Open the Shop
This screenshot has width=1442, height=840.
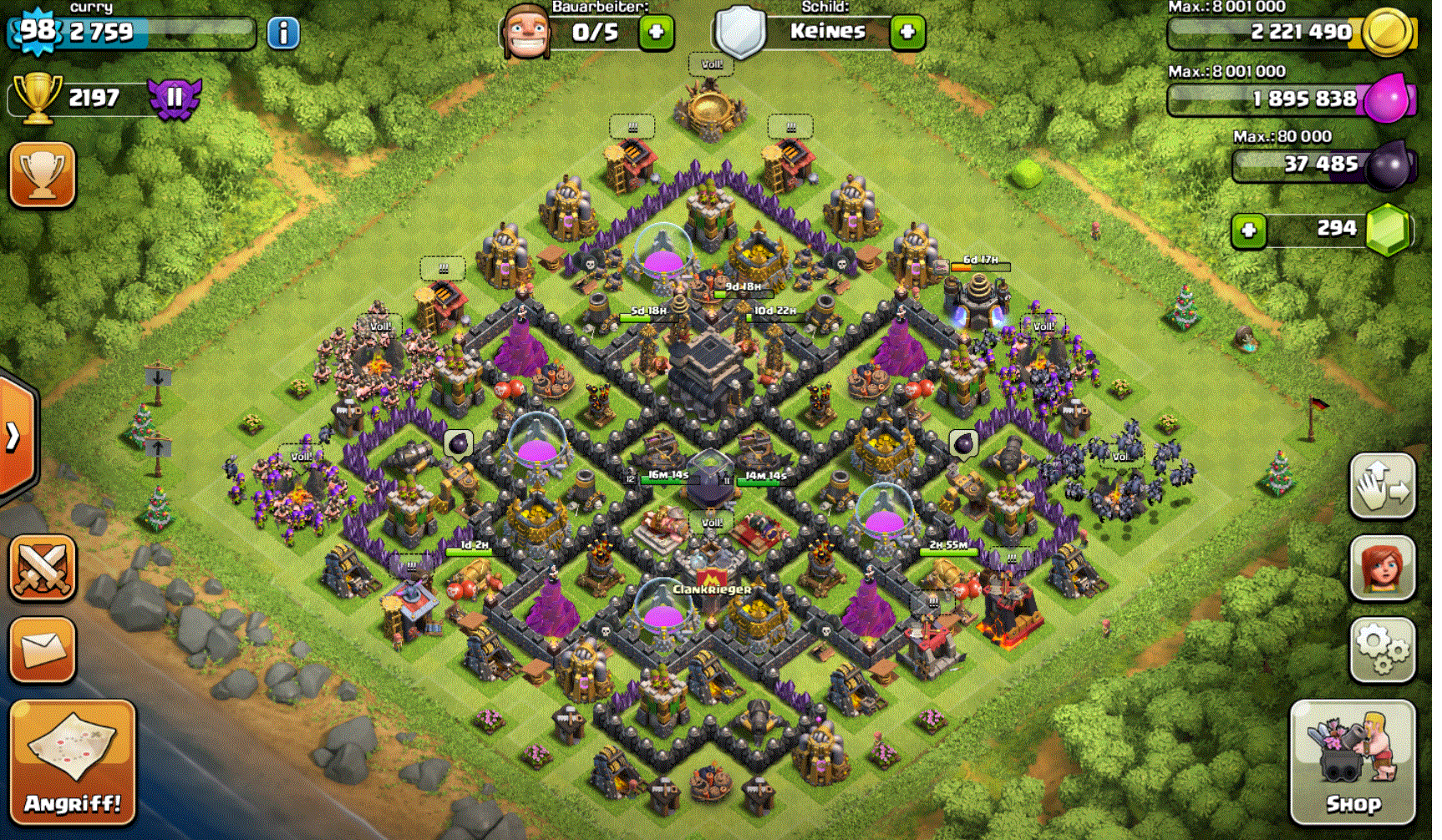pyautogui.click(x=1353, y=762)
